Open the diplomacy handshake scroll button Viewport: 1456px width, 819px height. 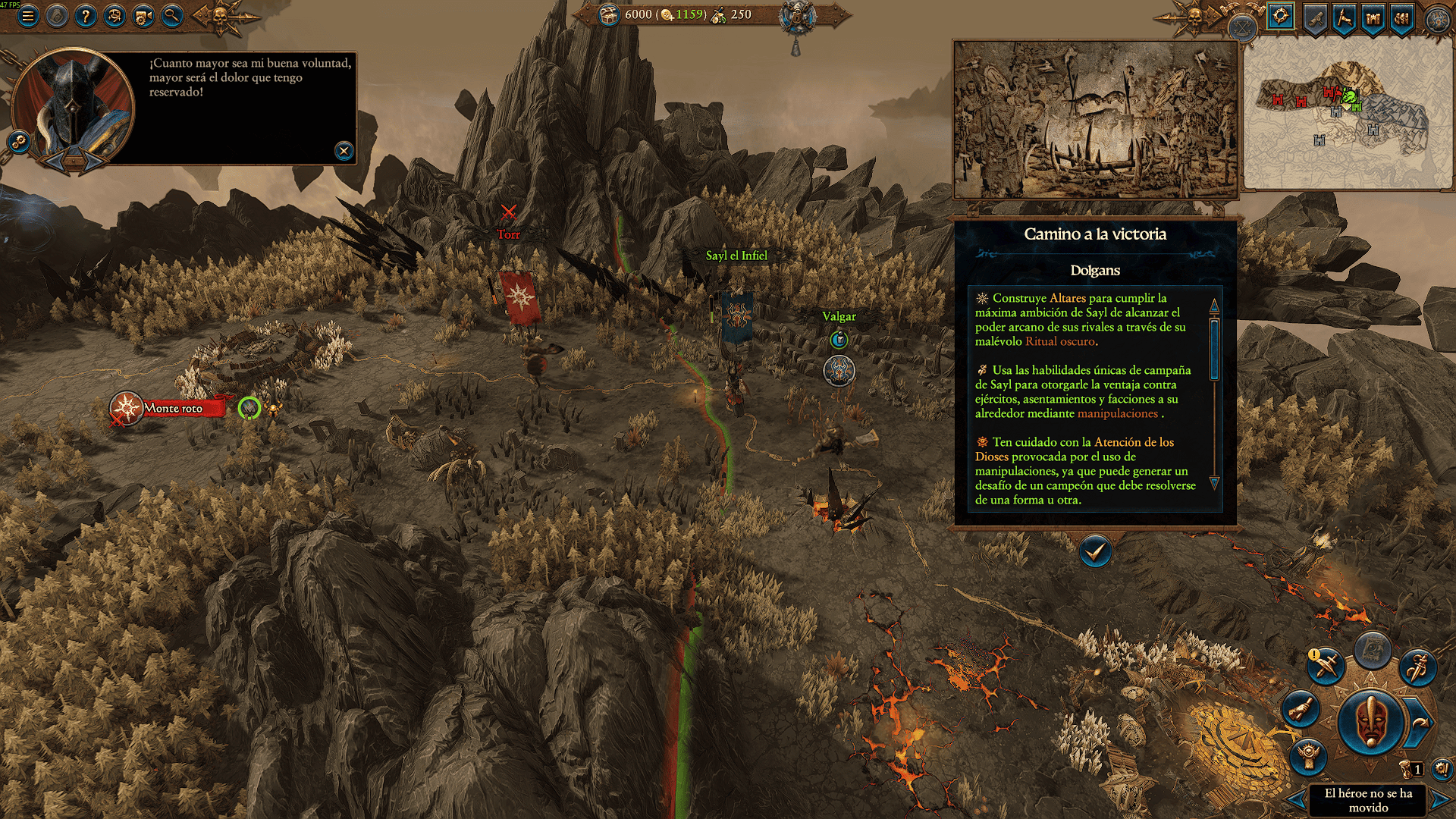pos(1301,710)
